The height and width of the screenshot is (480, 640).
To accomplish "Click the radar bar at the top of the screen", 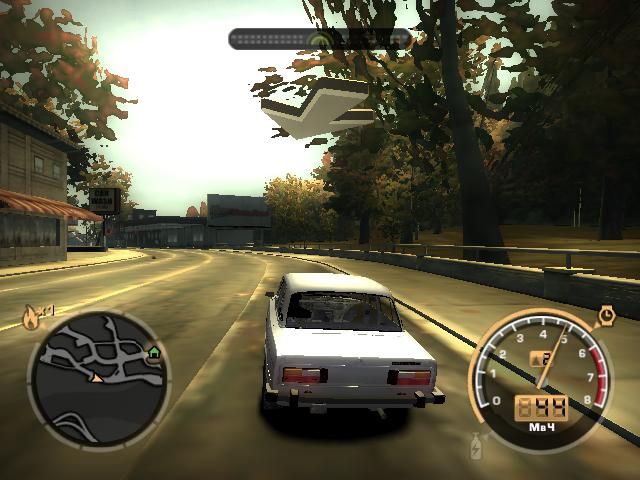I will [x=320, y=39].
